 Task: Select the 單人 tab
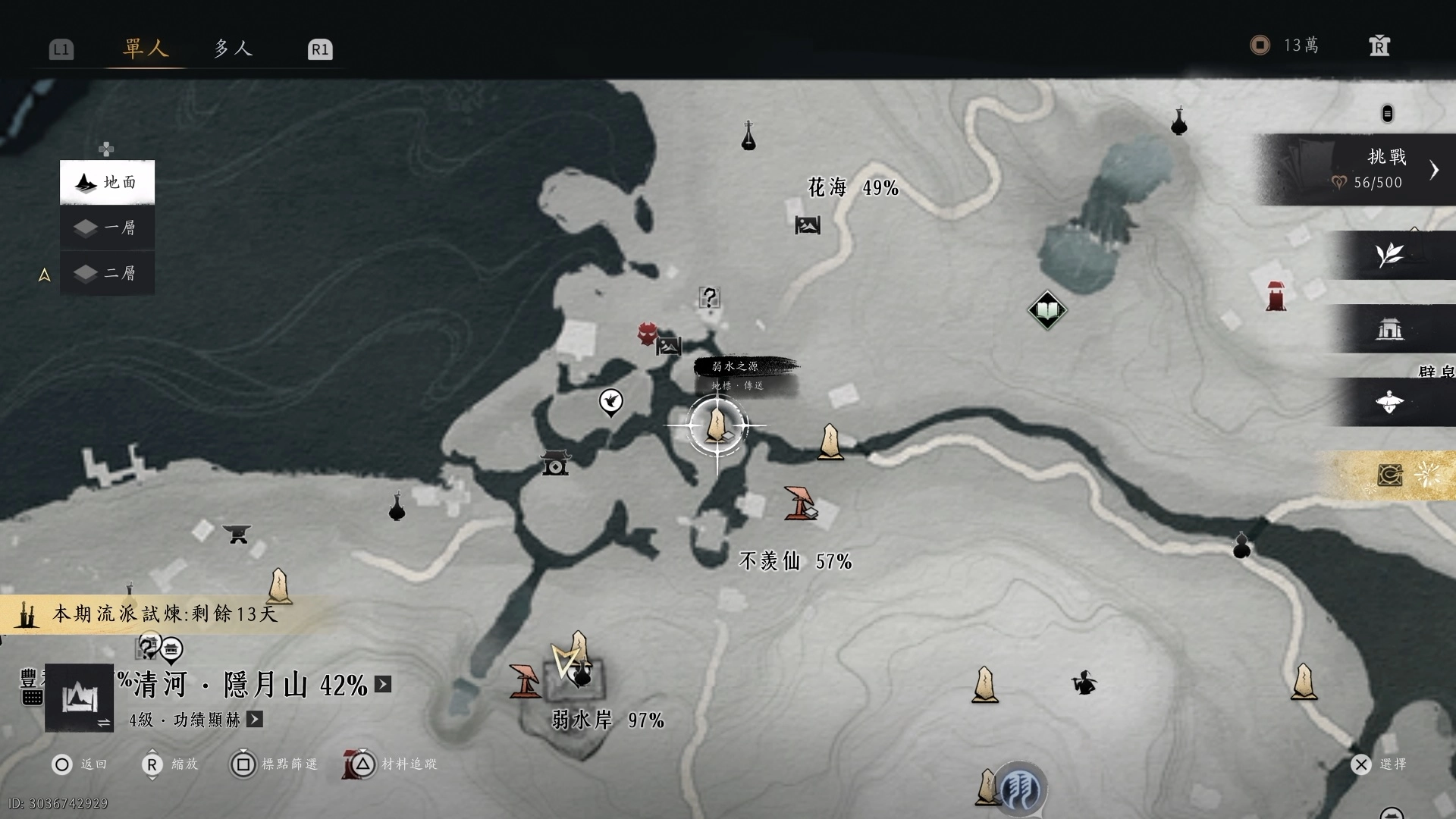(145, 49)
